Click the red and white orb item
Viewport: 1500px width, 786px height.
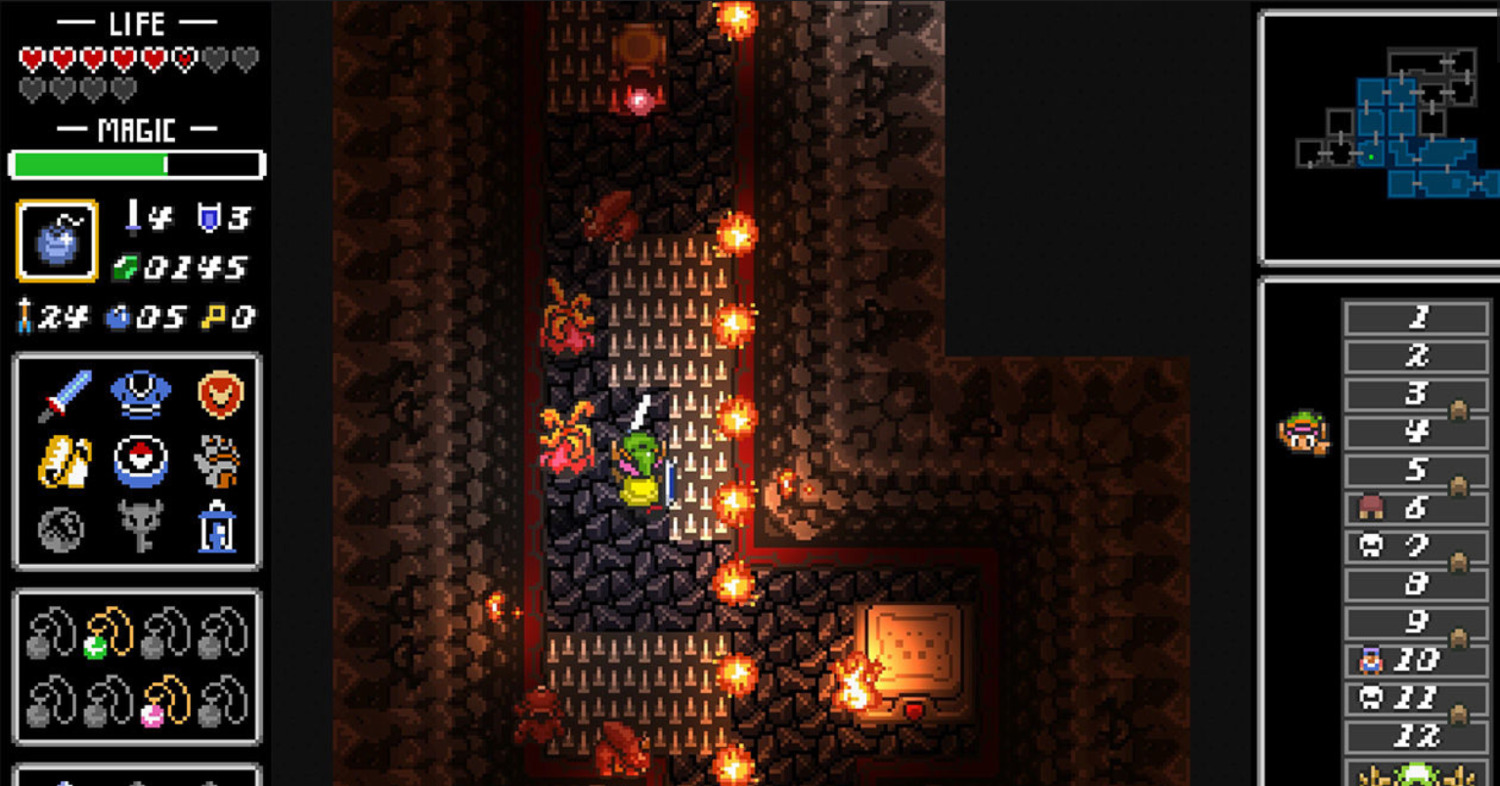tap(140, 461)
